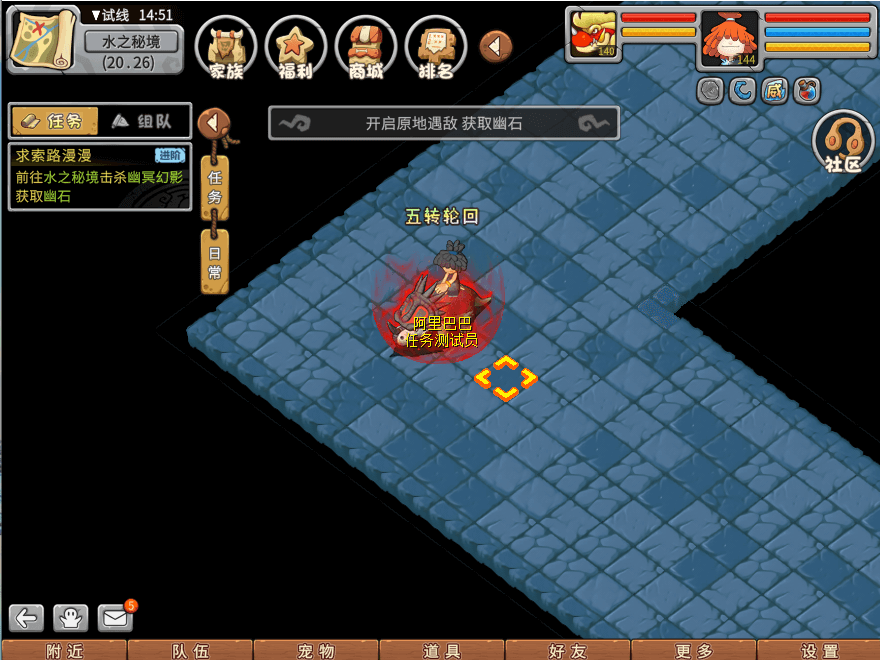Open the 设置 (Settings) bottom menu
This screenshot has height=660, width=880.
pos(820,651)
